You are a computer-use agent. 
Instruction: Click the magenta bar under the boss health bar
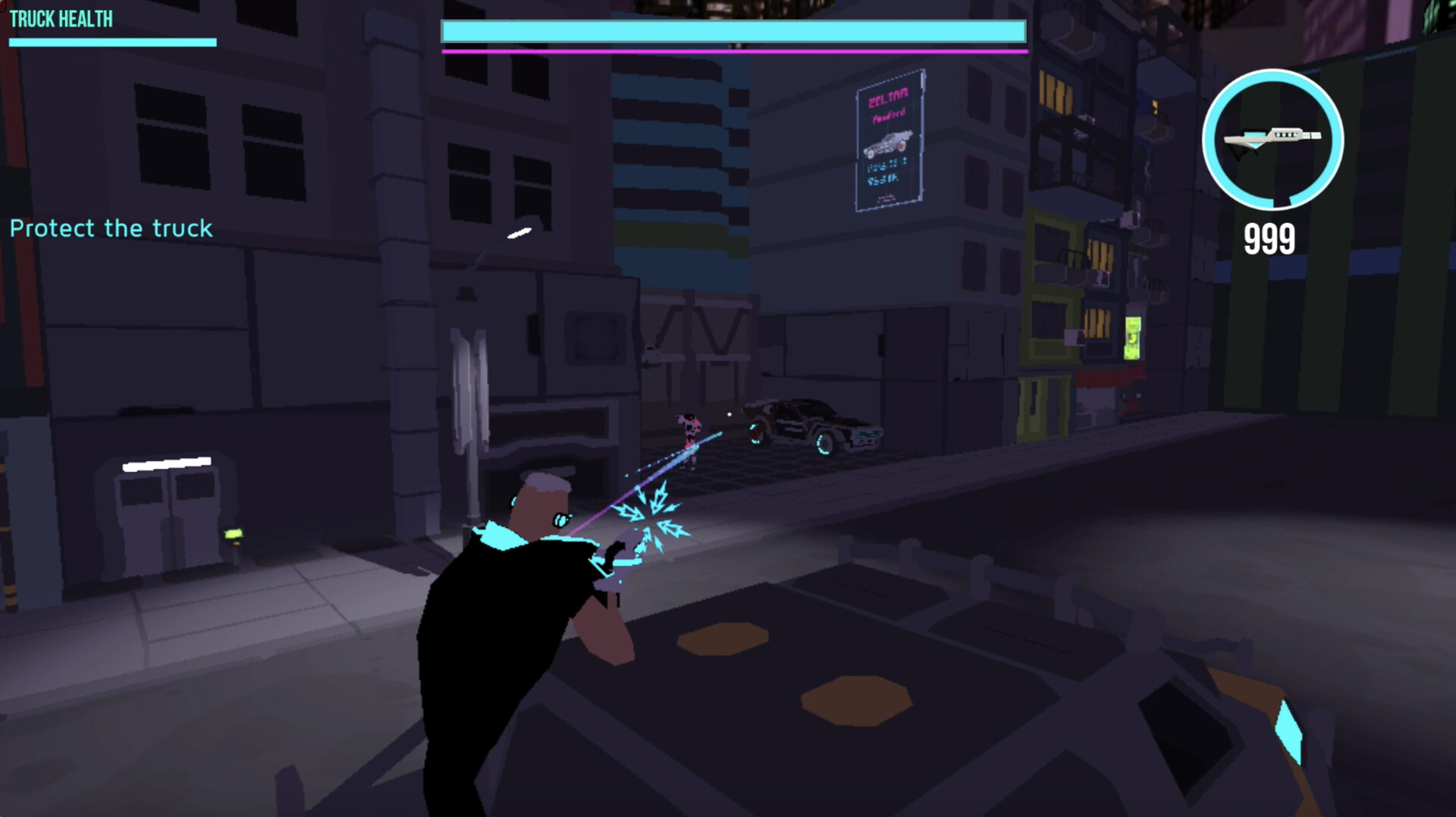click(733, 52)
